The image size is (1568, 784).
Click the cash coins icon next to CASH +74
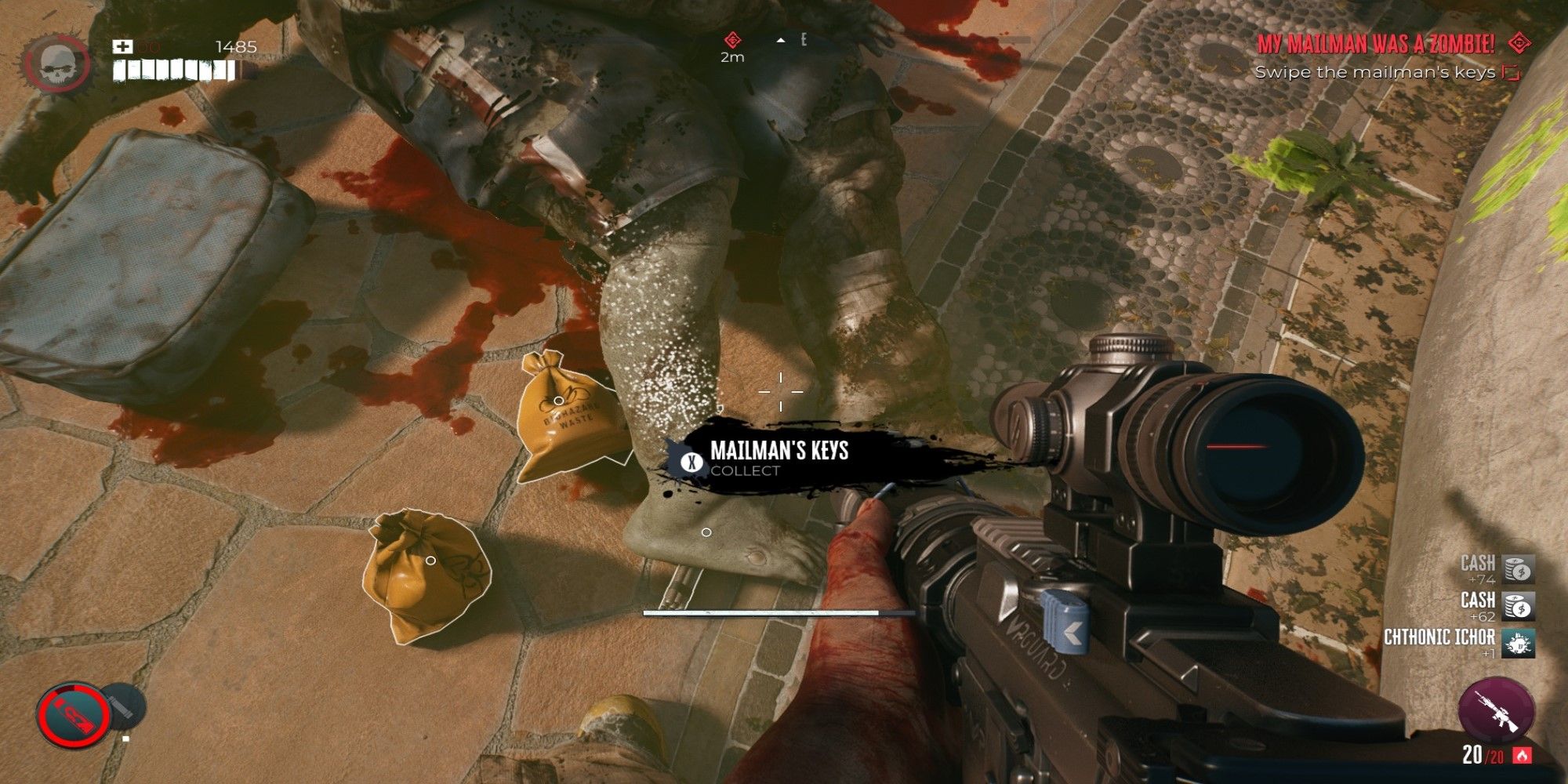[1519, 571]
